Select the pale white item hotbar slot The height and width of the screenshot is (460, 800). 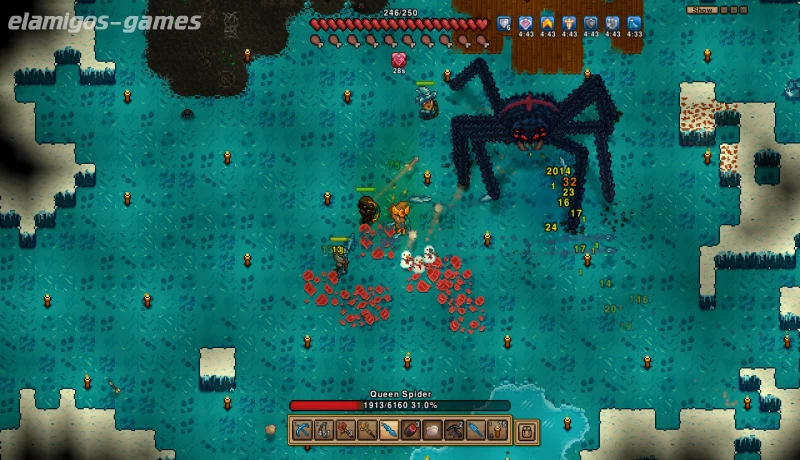click(x=432, y=431)
